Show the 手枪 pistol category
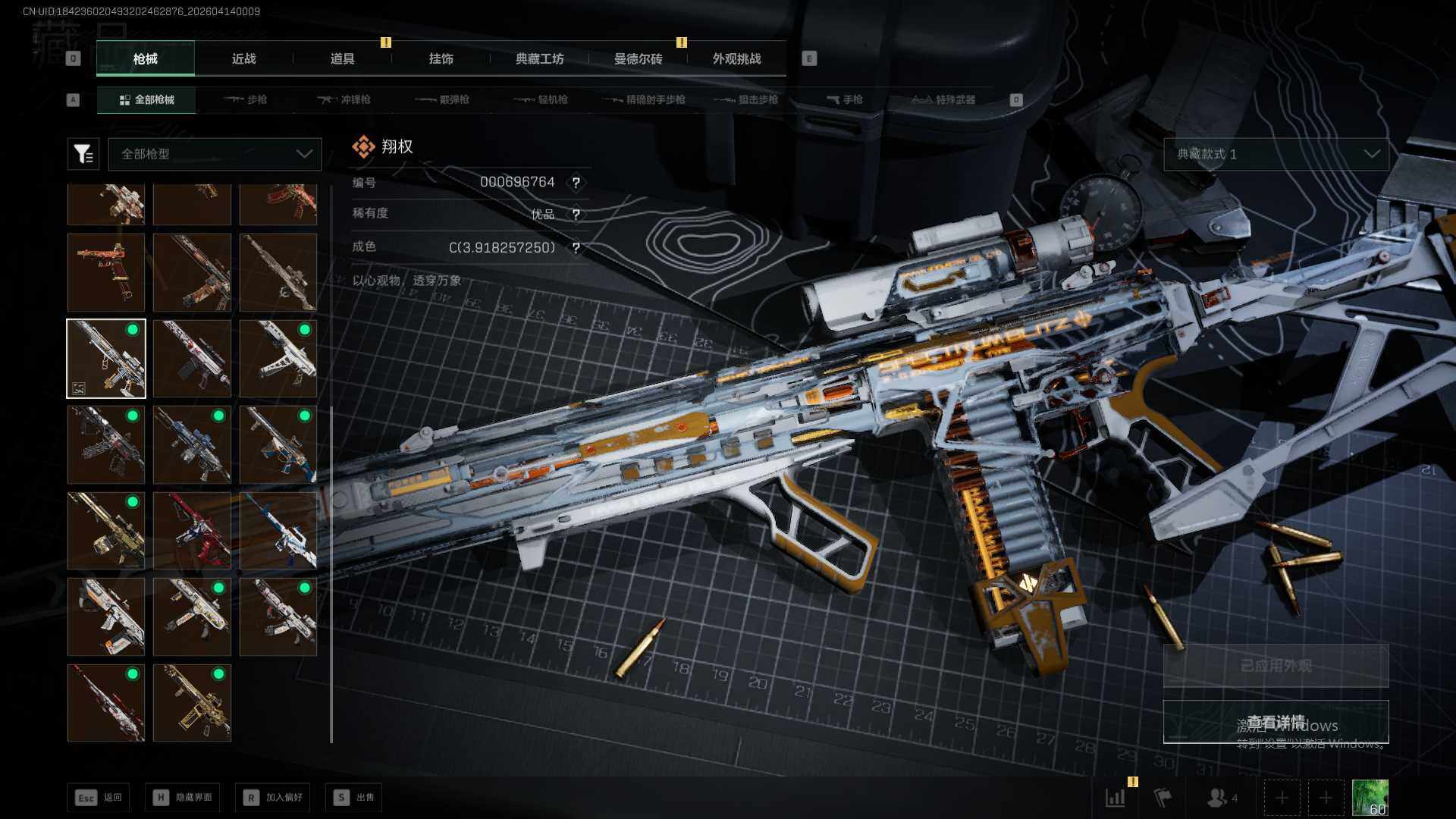The height and width of the screenshot is (819, 1456). pos(844,99)
